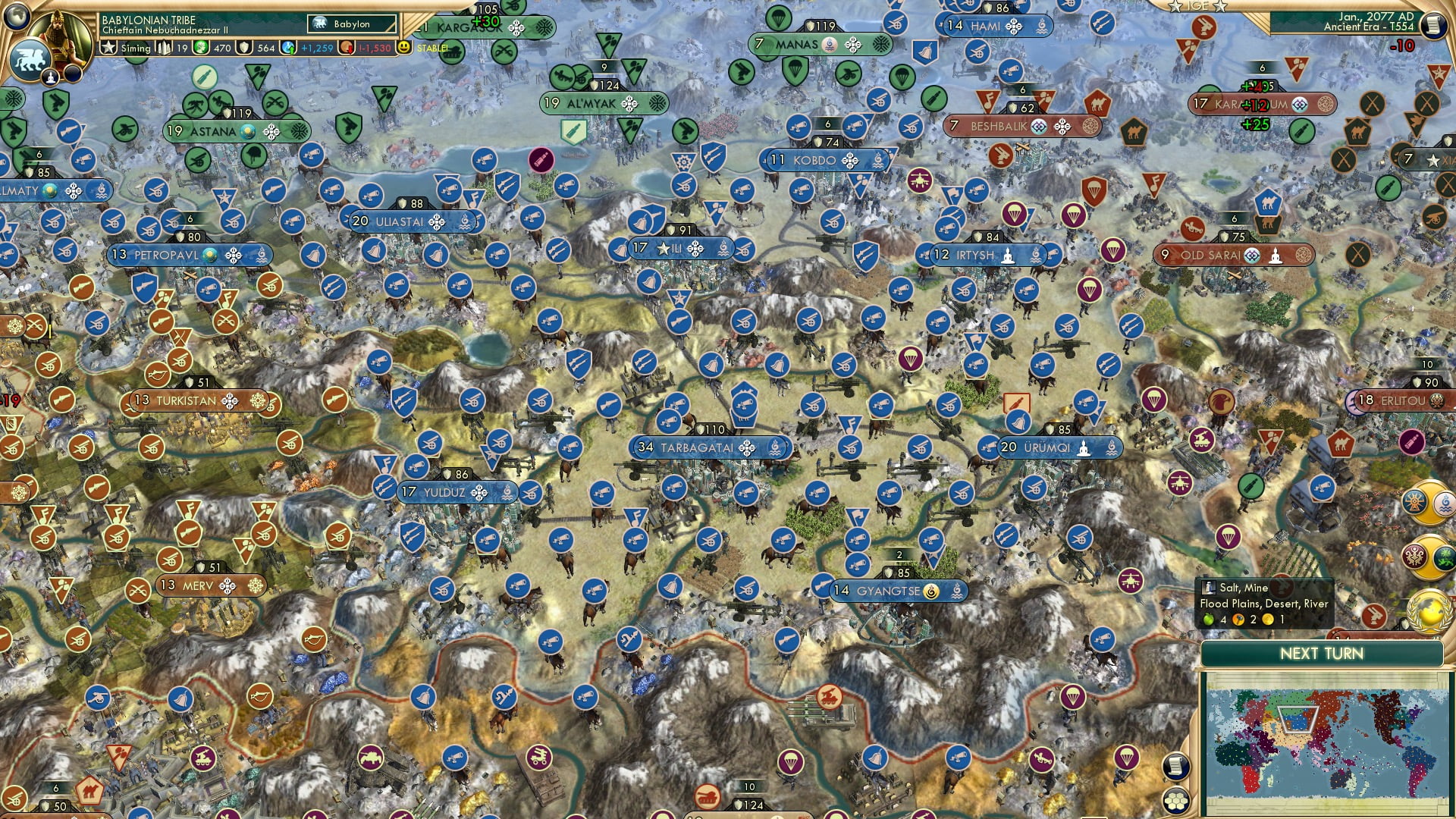Toggle the IGE in-game editor stars
Screen dimensions: 1456x819
(1197, 8)
